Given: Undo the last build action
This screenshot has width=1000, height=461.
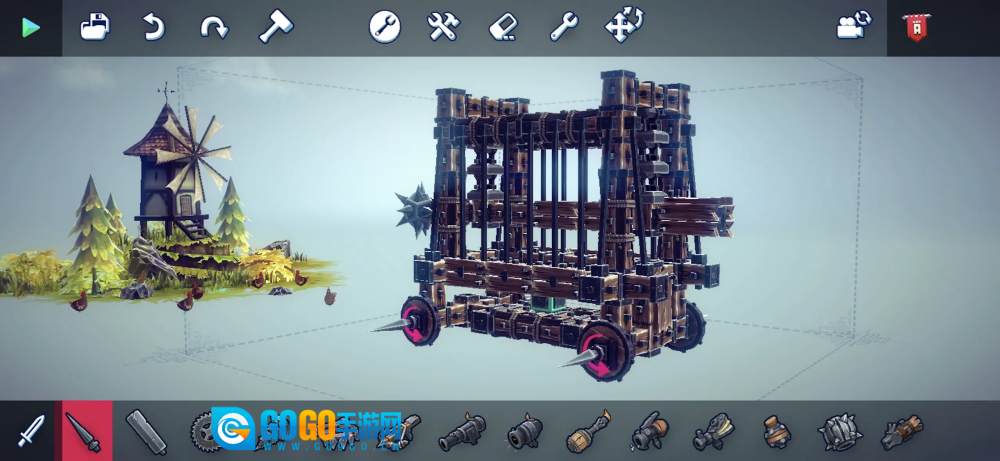Looking at the screenshot, I should (153, 27).
